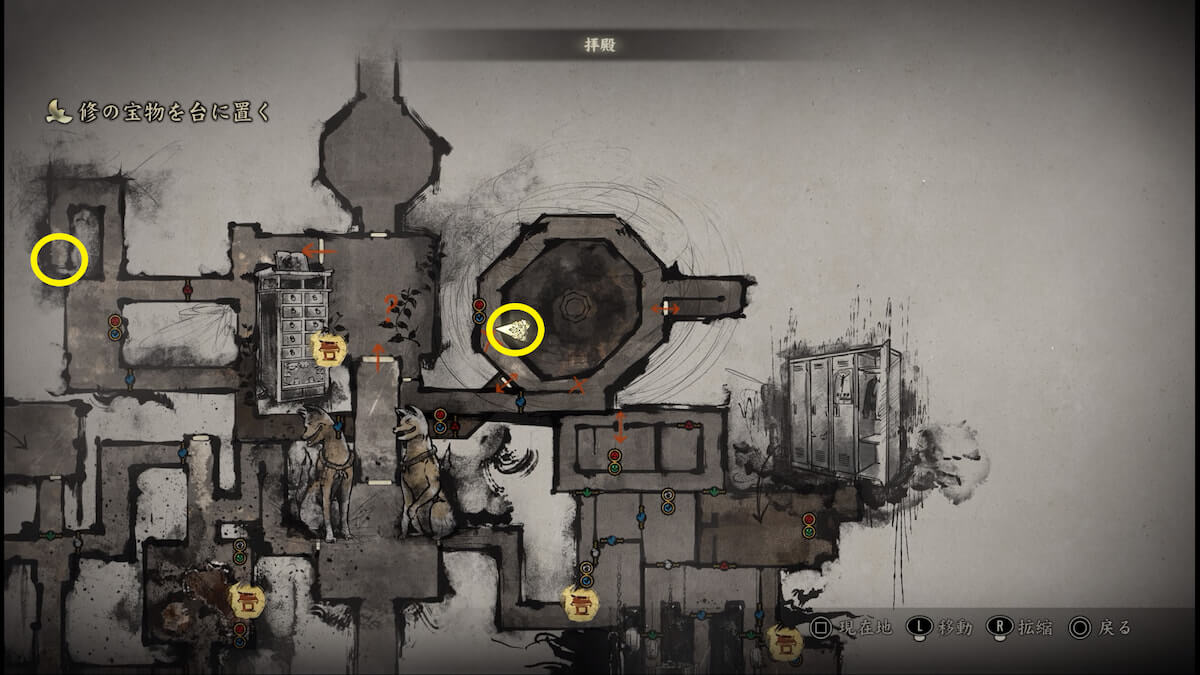Select the shrine marker beside the drawer cabinet

pyautogui.click(x=328, y=350)
